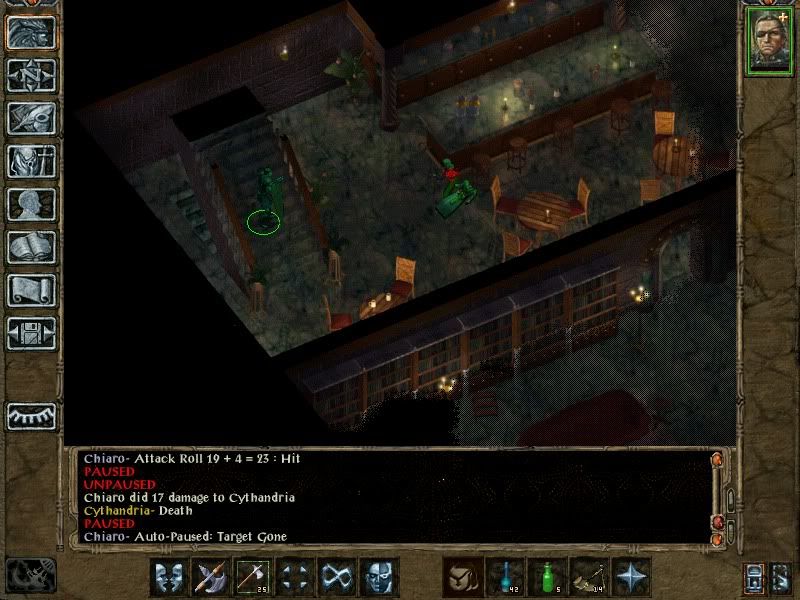This screenshot has width=800, height=600.
Task: Toggle the lantern button in the bottom-right corner
Action: pos(754,577)
